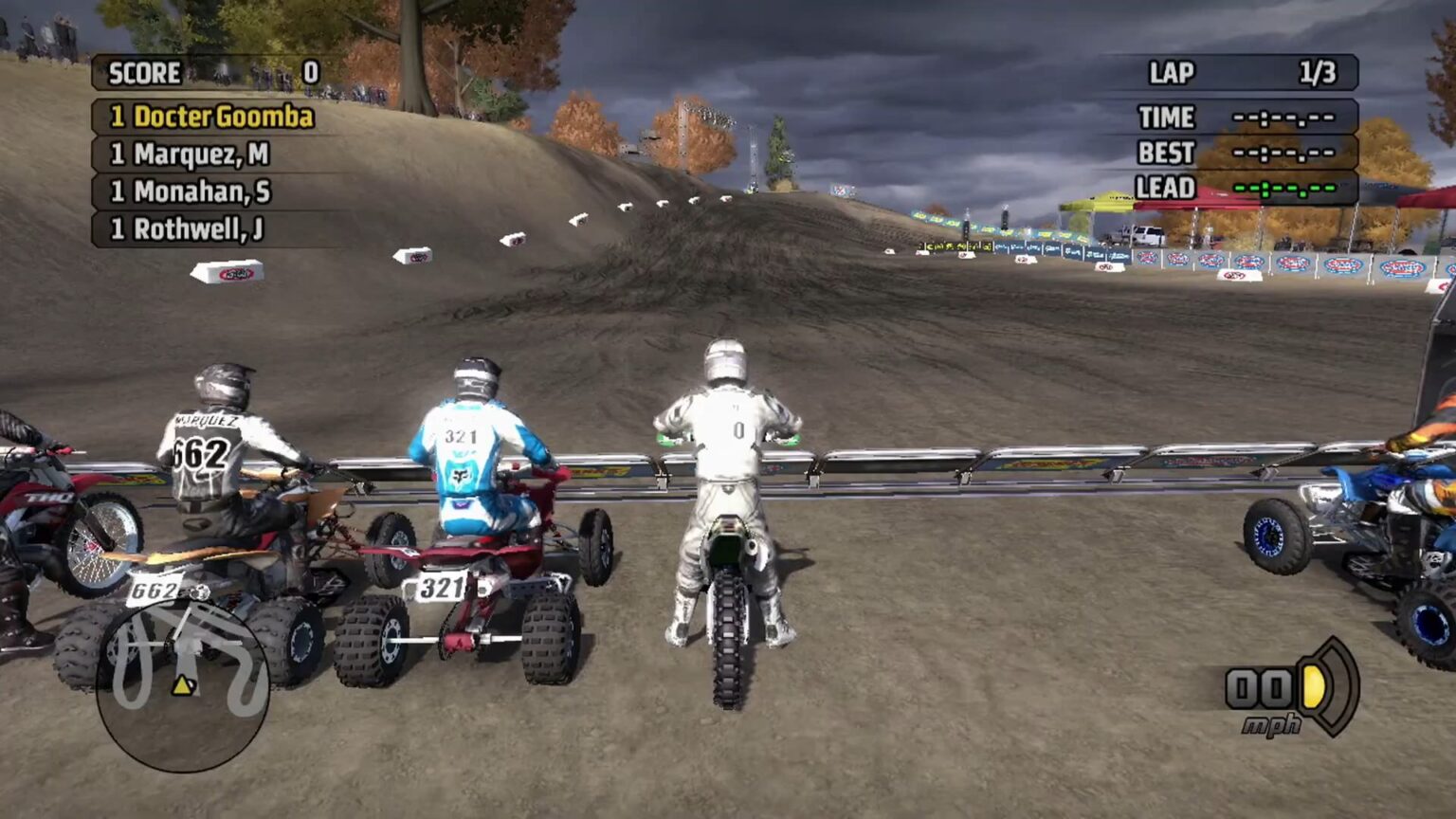
Task: Select rider 321's number plate
Action: [x=440, y=588]
